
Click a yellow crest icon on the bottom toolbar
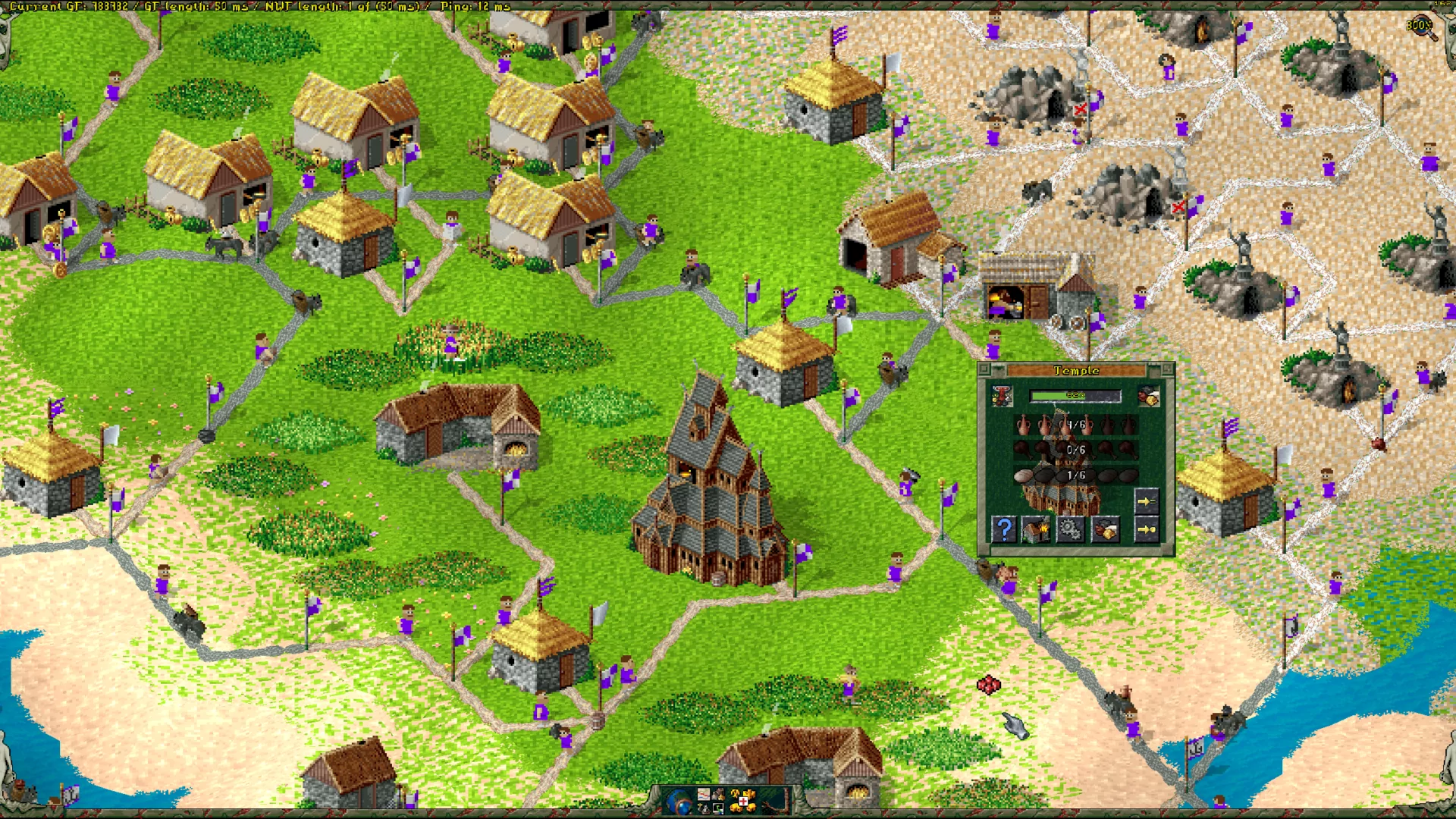[x=735, y=793]
